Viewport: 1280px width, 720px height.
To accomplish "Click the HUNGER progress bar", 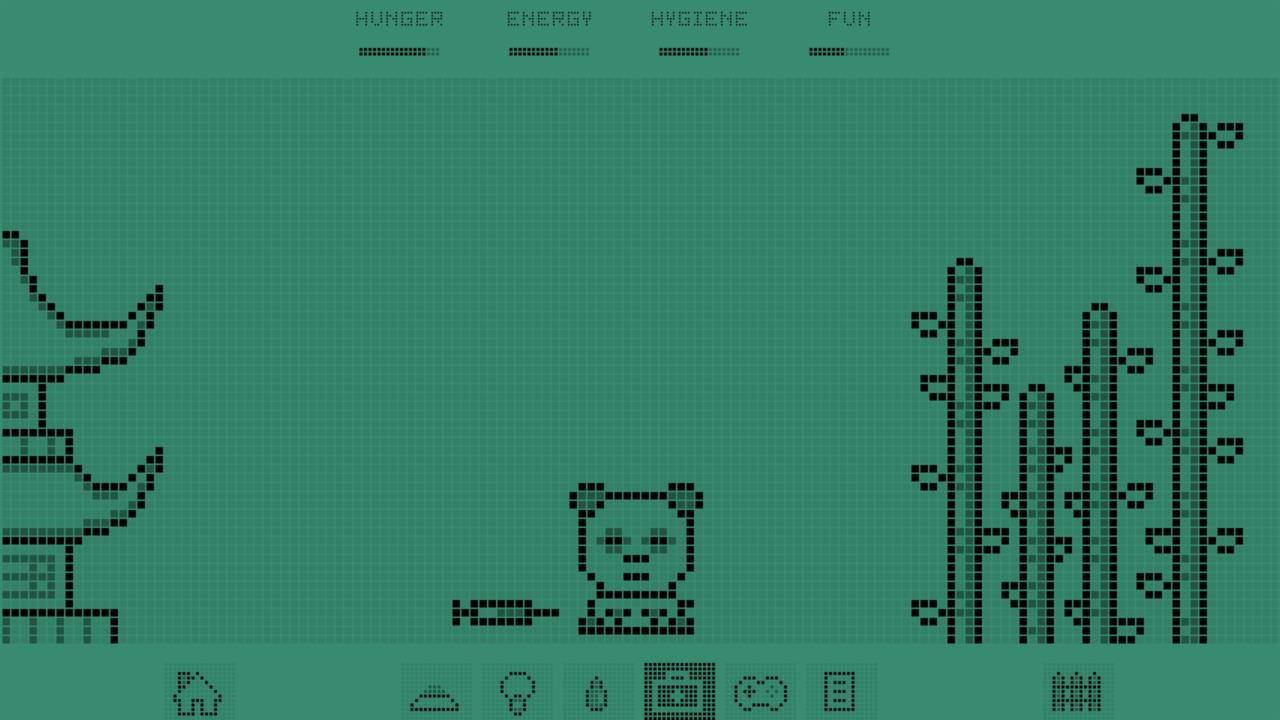I will 398,51.
